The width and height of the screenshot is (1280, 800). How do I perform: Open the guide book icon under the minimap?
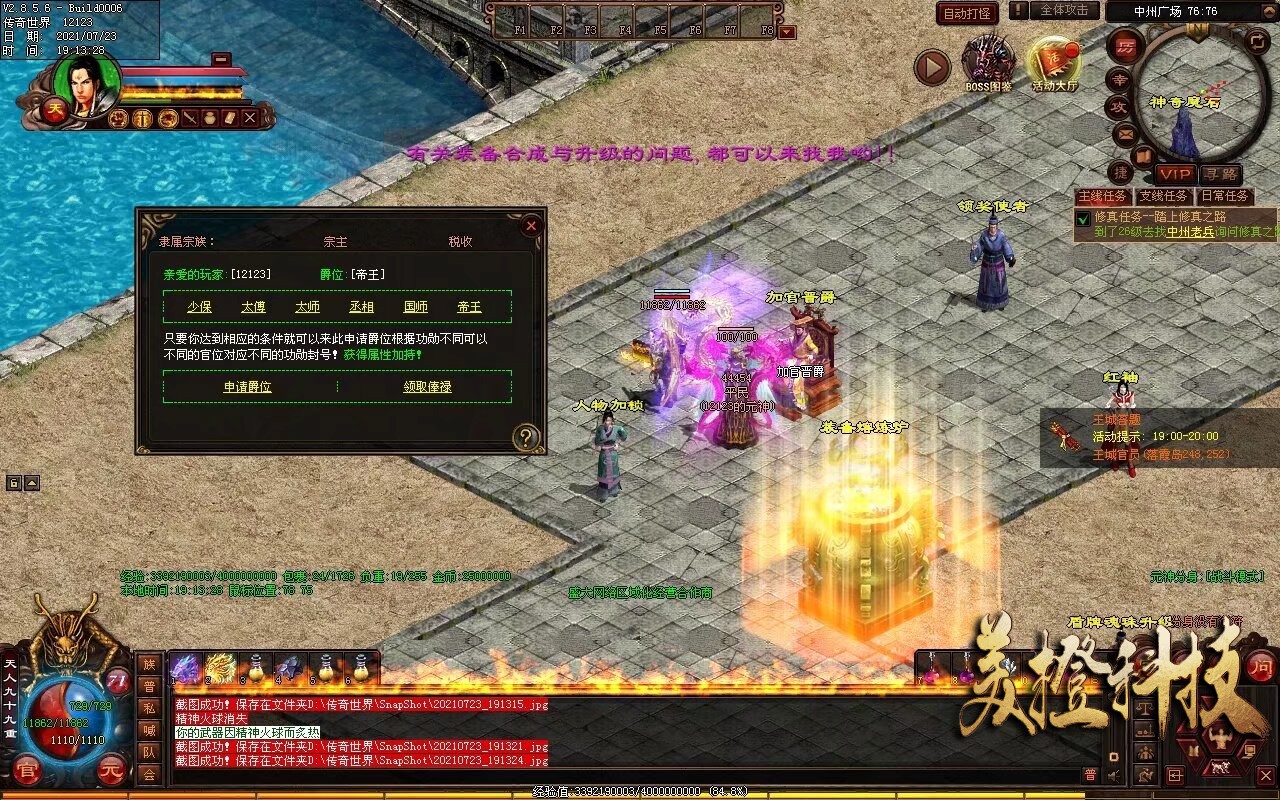click(1142, 158)
